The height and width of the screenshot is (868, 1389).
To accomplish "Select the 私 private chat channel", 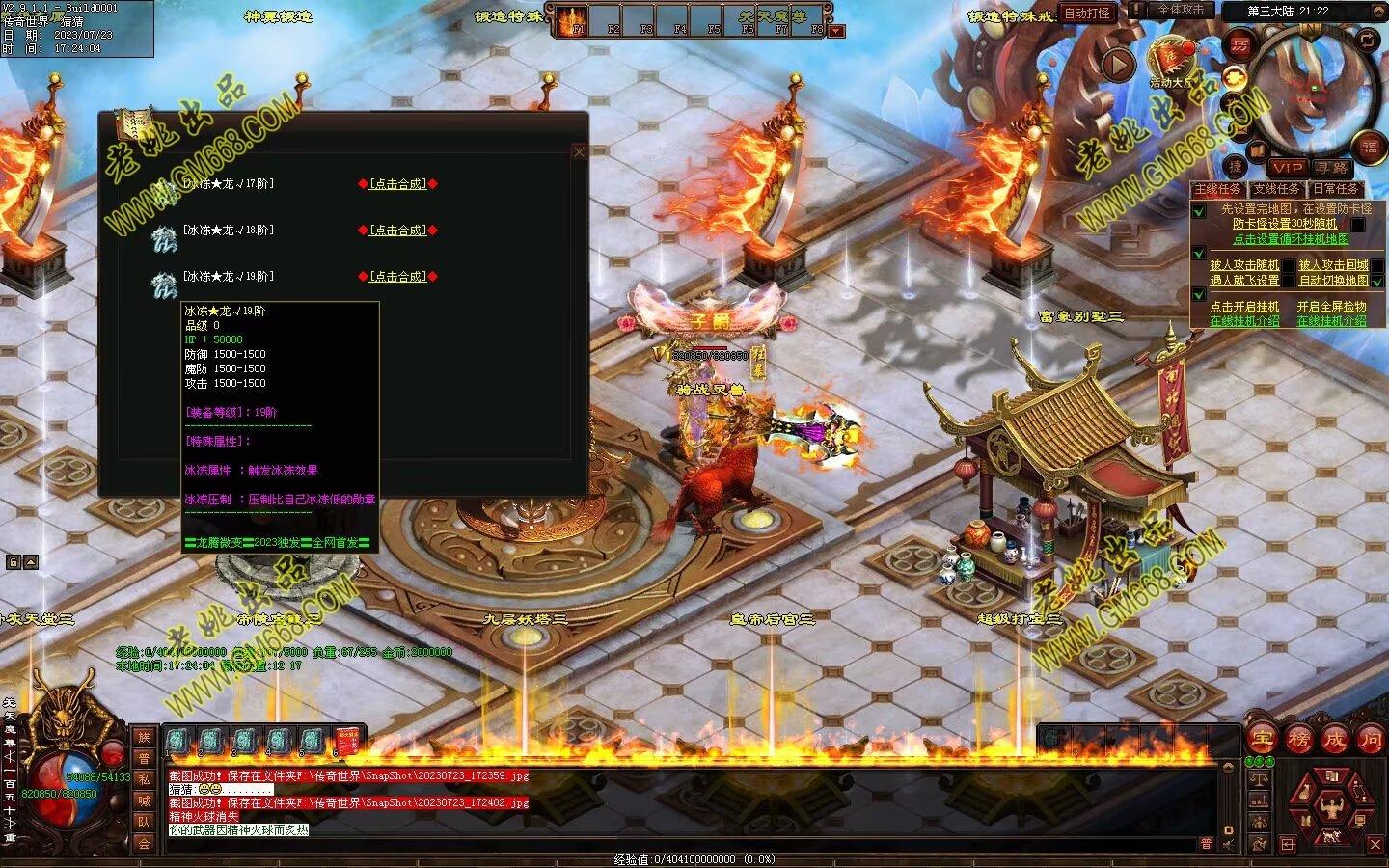I will point(144,779).
